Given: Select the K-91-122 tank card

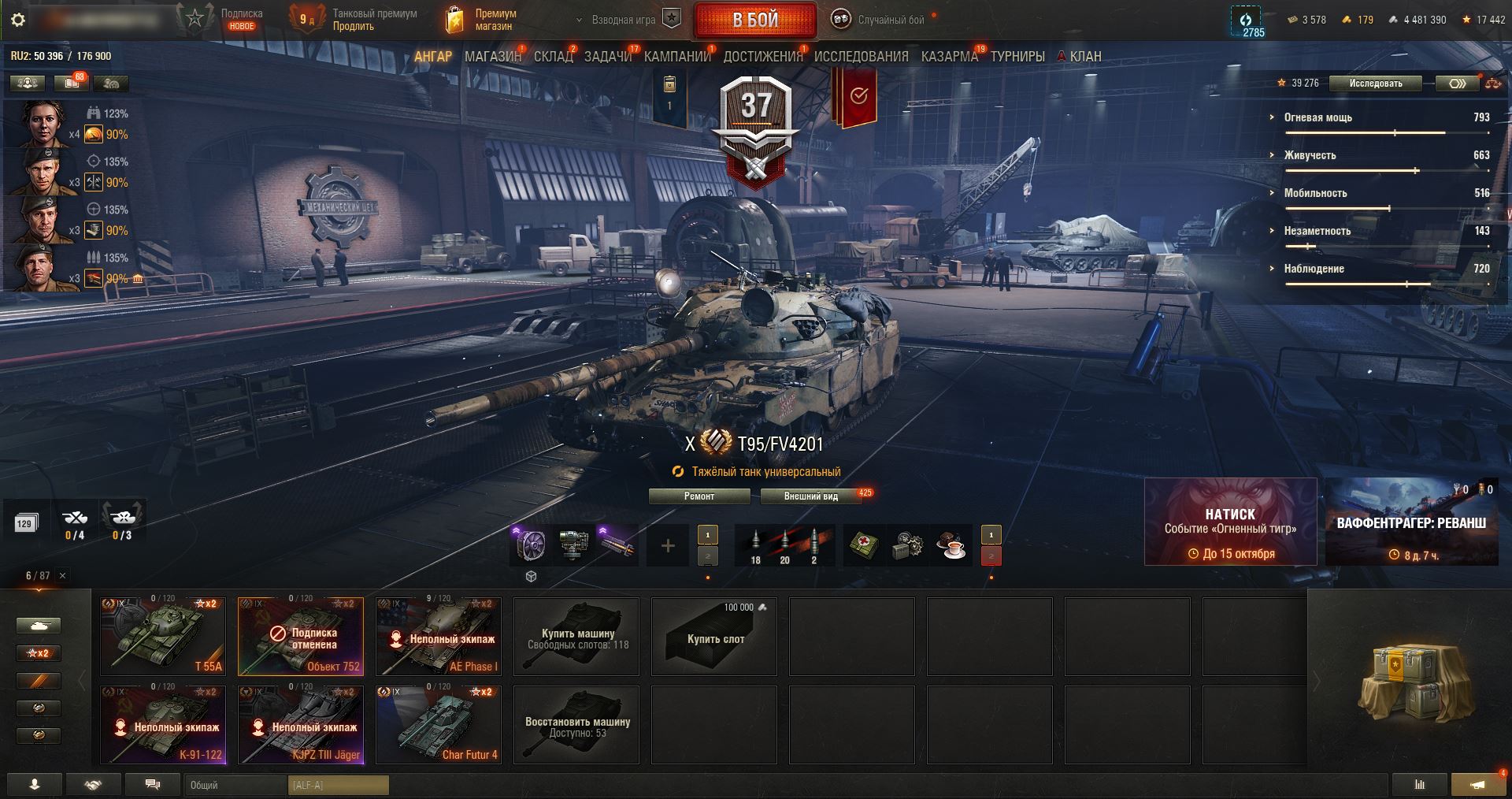Looking at the screenshot, I should (163, 724).
